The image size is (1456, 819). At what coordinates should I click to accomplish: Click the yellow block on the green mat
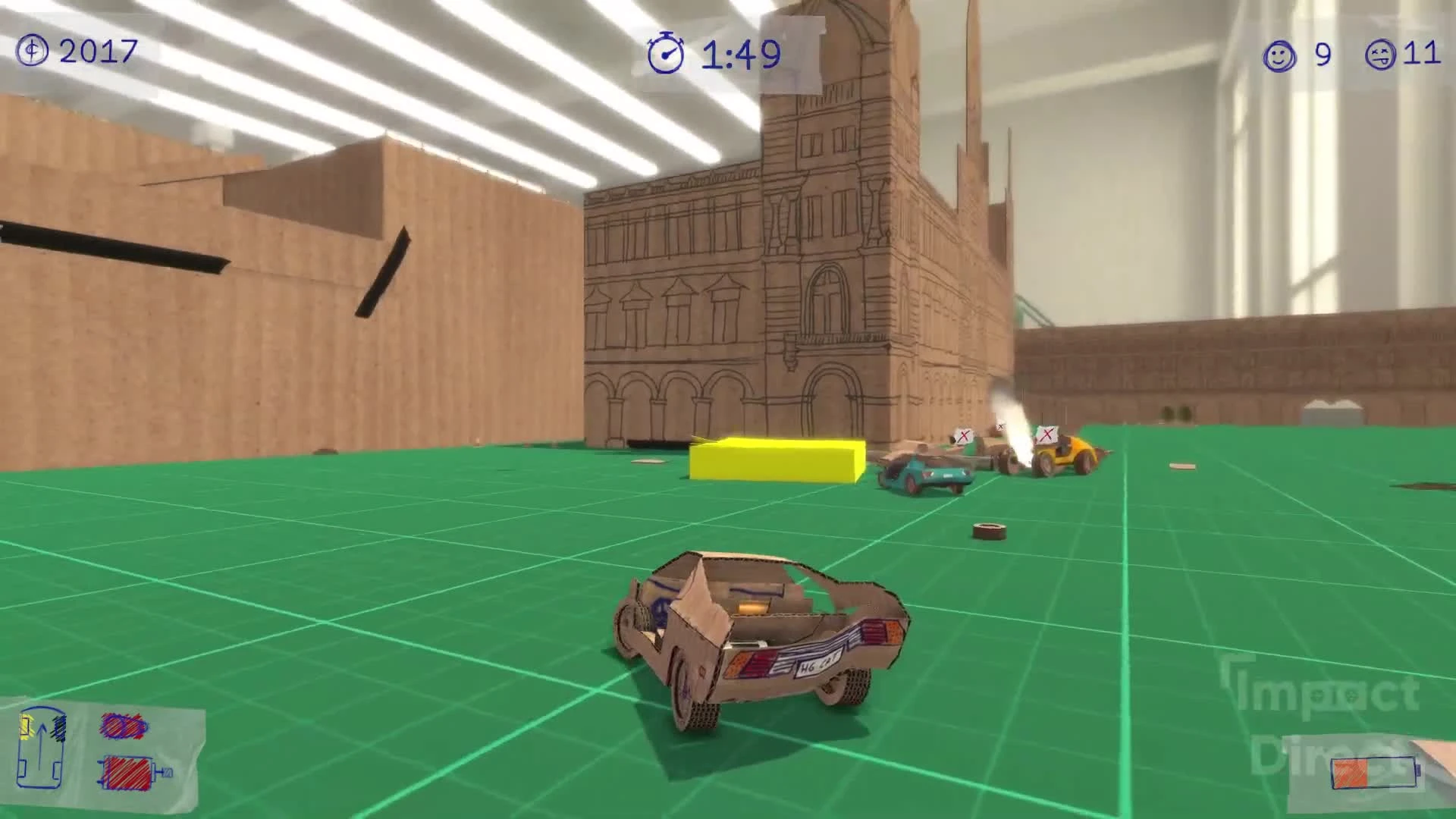pyautogui.click(x=775, y=463)
